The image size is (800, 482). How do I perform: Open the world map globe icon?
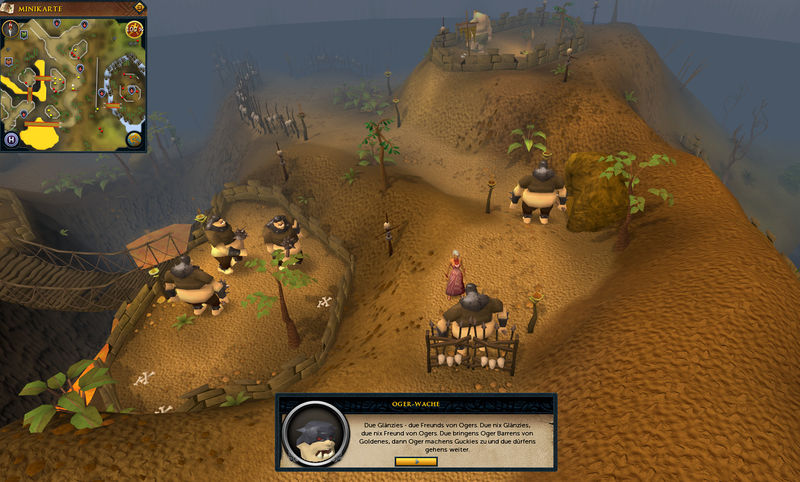tap(134, 139)
